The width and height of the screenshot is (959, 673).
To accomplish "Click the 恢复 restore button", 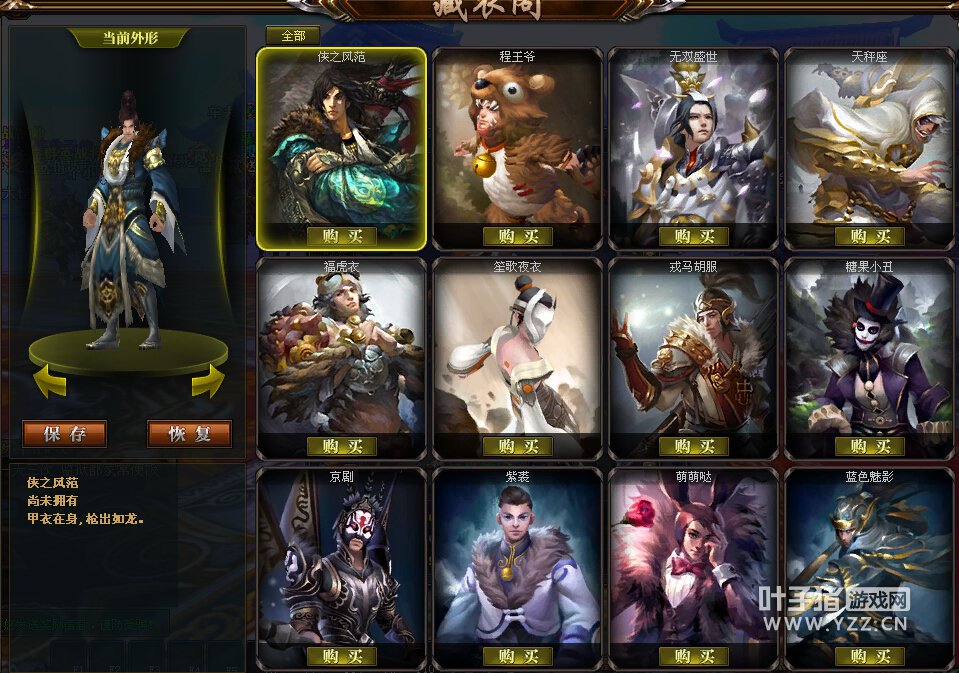I will click(189, 434).
